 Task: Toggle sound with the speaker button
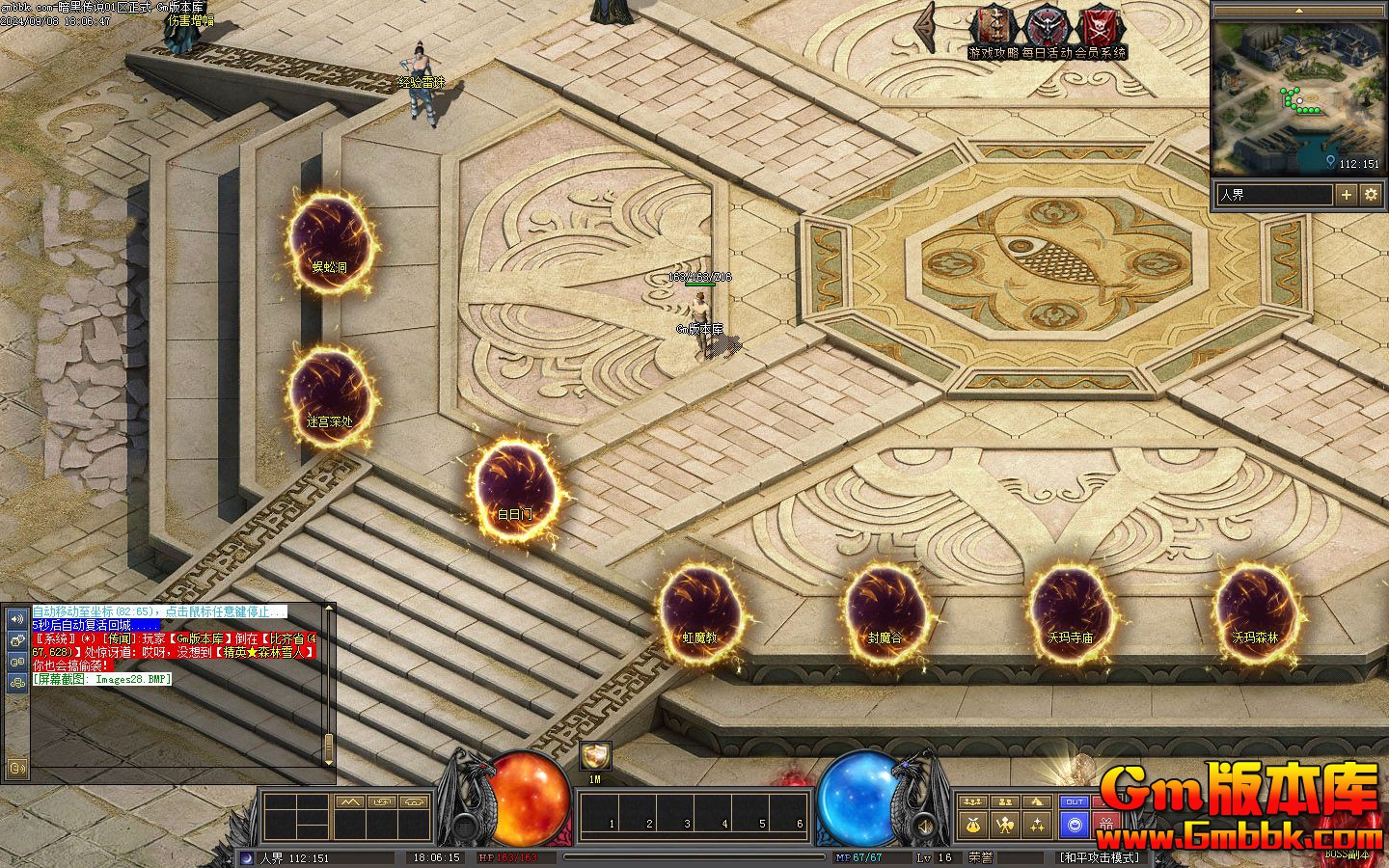923,827
